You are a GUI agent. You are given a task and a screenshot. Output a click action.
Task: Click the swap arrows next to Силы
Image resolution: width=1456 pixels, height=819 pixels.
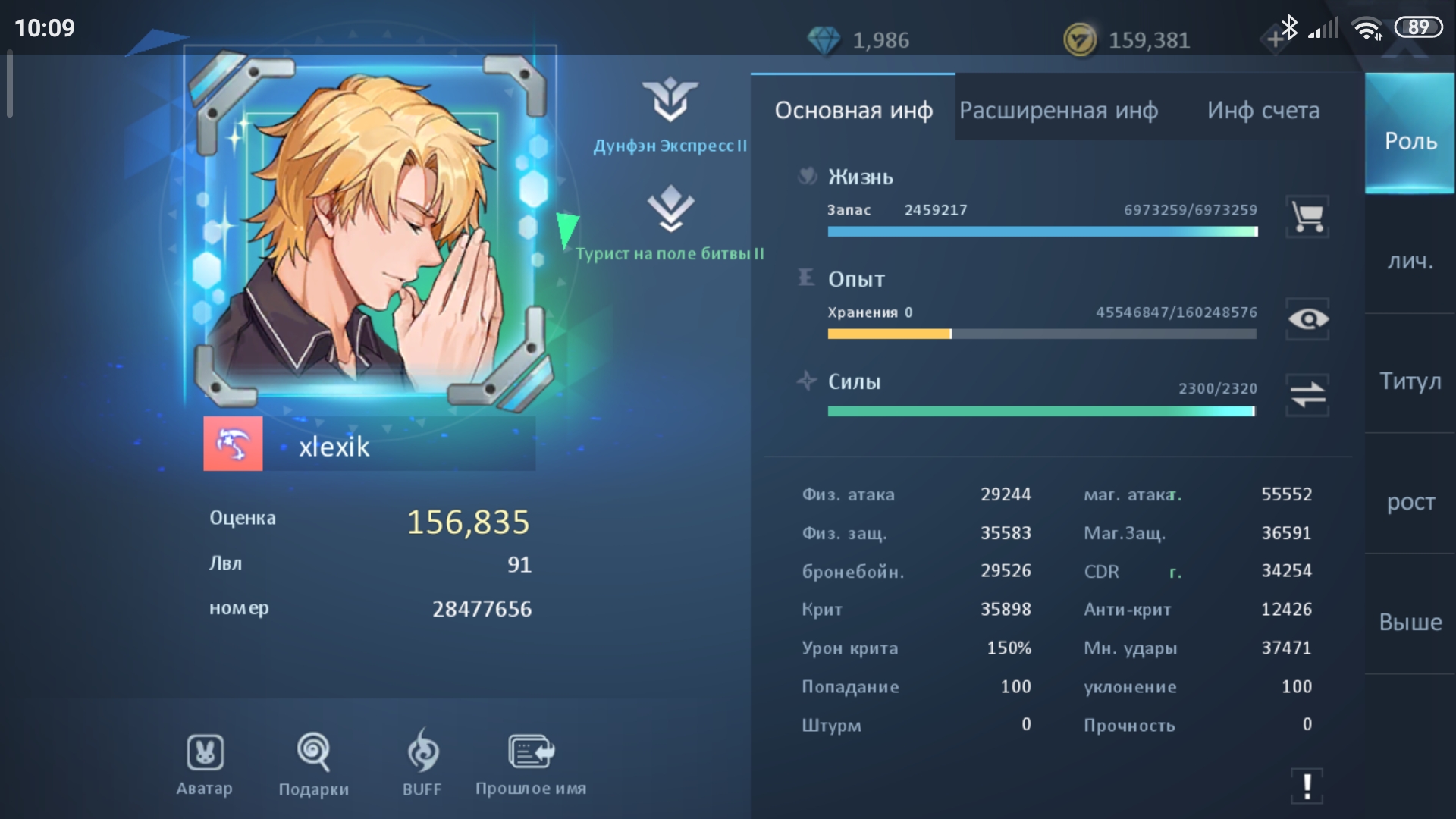(1307, 395)
